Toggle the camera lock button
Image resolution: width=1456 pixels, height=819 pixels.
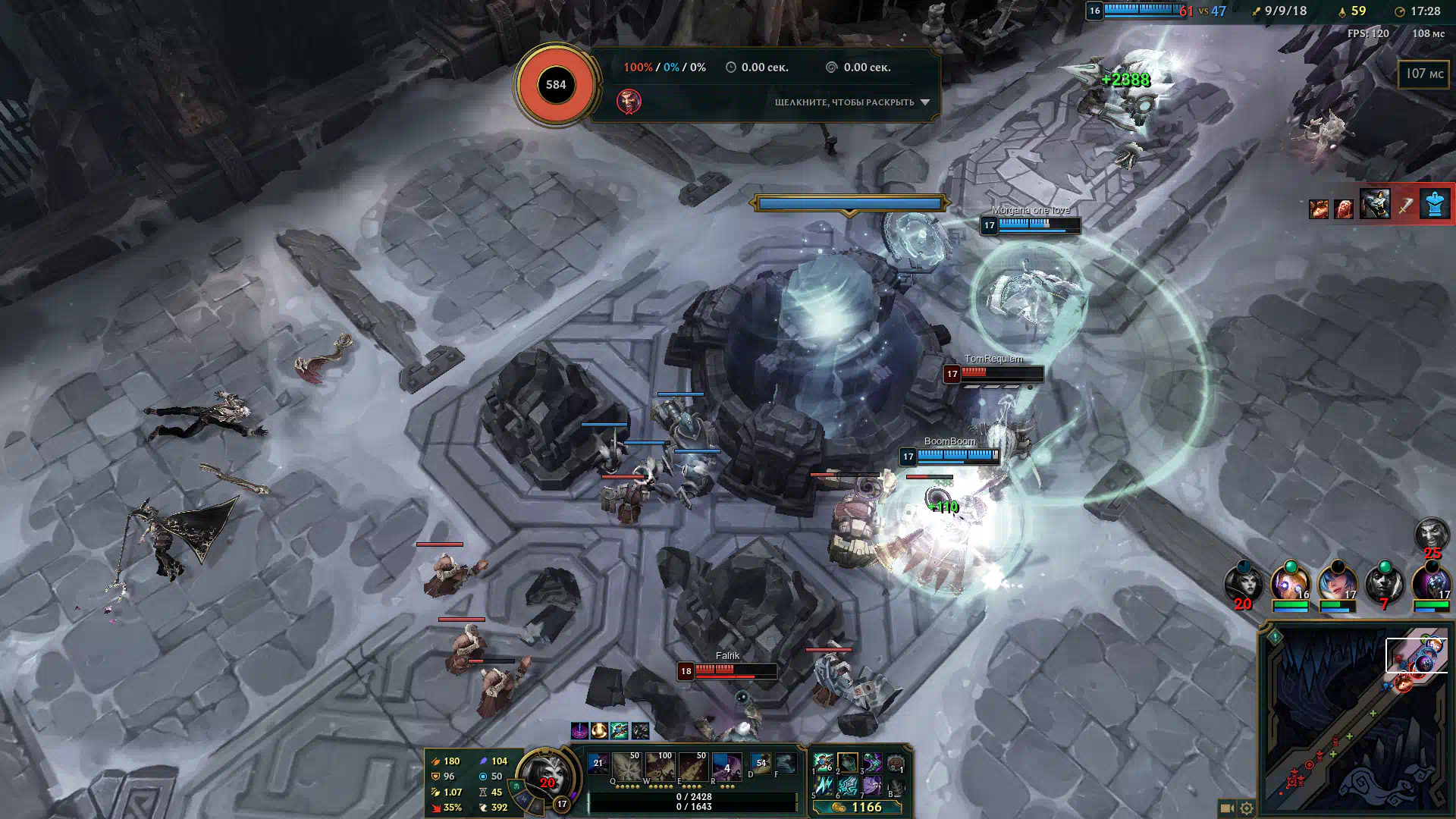1226,808
